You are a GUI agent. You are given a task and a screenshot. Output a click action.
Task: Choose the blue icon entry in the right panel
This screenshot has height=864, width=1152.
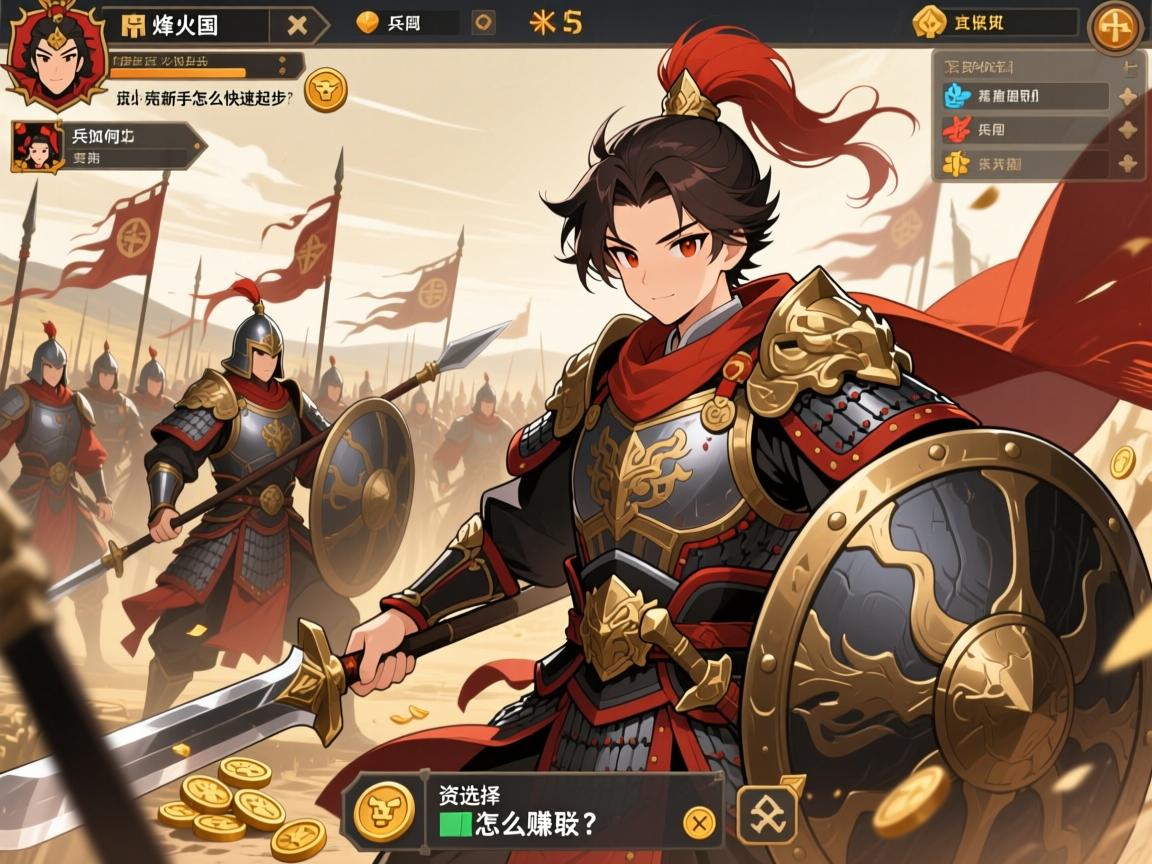(x=1025, y=96)
